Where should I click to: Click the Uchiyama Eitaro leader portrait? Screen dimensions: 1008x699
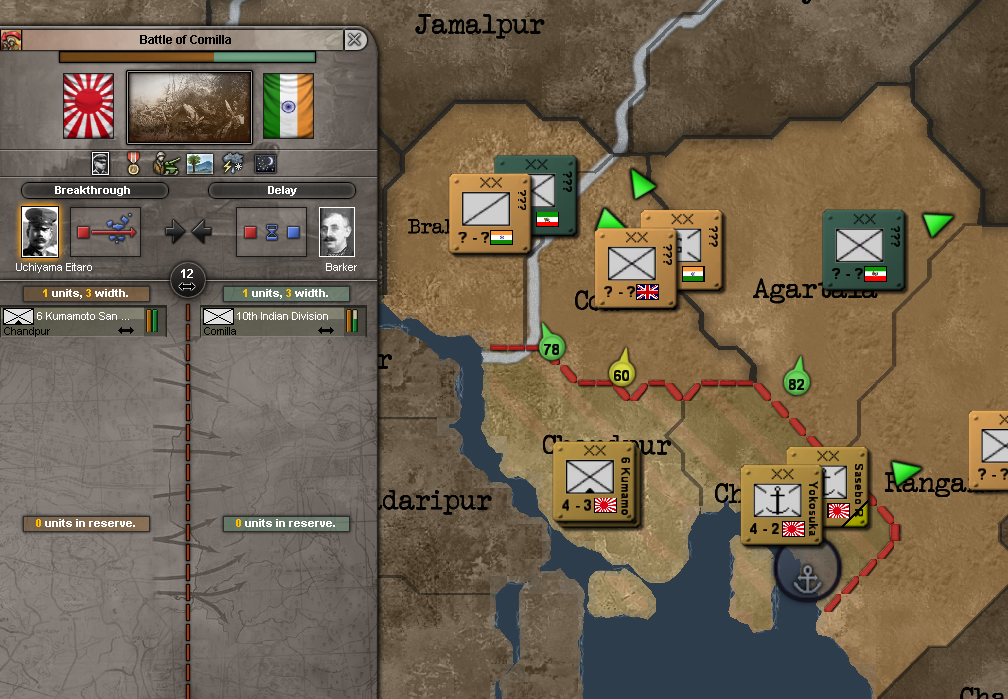click(x=40, y=232)
